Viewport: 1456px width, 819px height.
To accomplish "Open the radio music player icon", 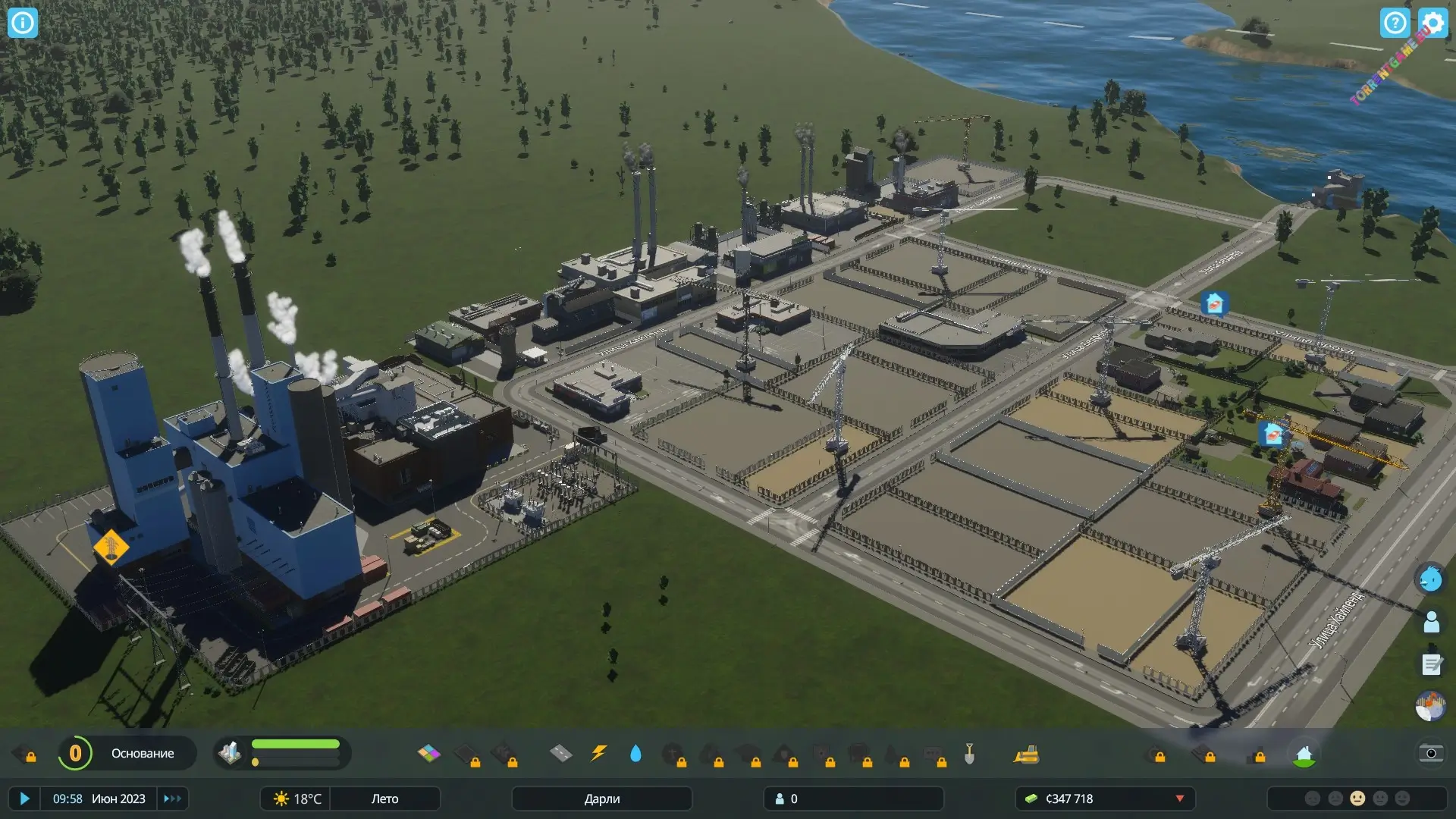I will (1431, 707).
